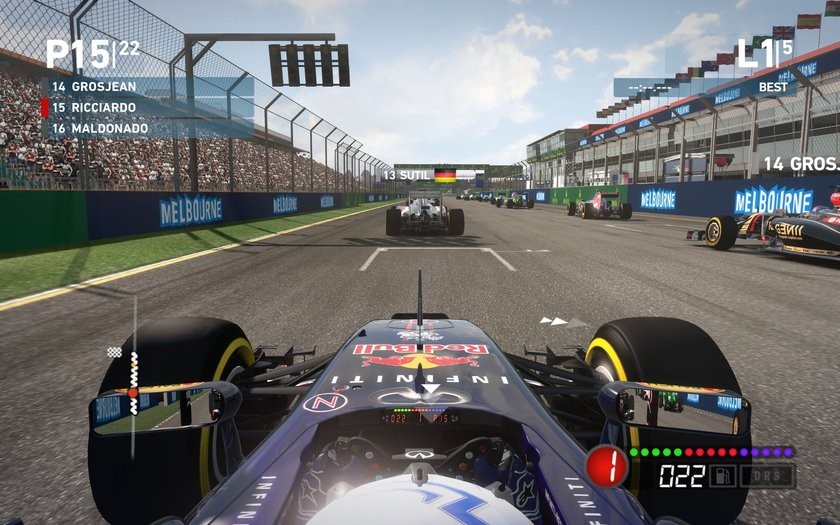Click the fuel pump icon
Image resolution: width=840 pixels, height=525 pixels.
click(x=723, y=475)
